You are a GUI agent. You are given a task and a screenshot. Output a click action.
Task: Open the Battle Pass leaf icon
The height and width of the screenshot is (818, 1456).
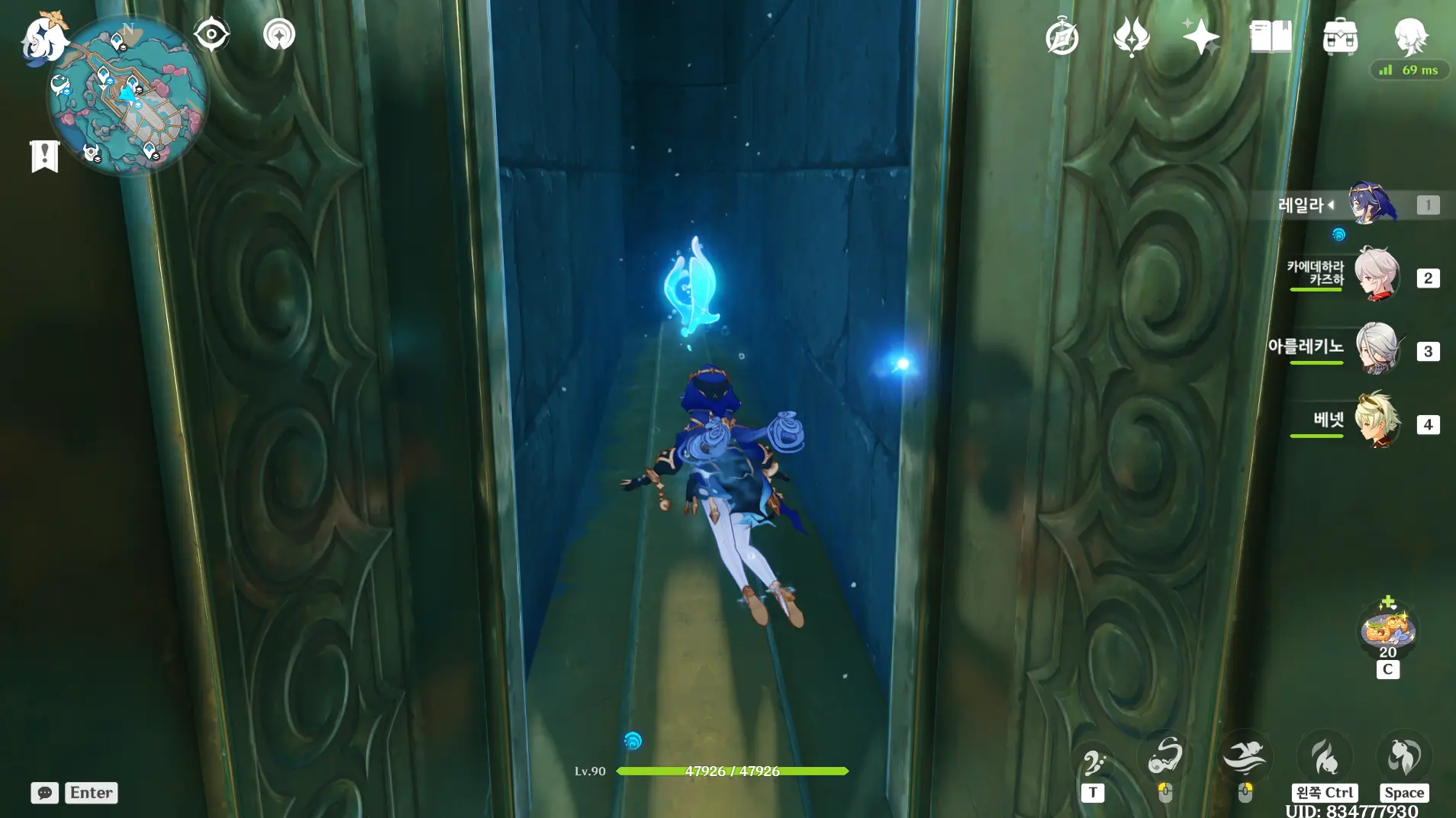click(1131, 37)
